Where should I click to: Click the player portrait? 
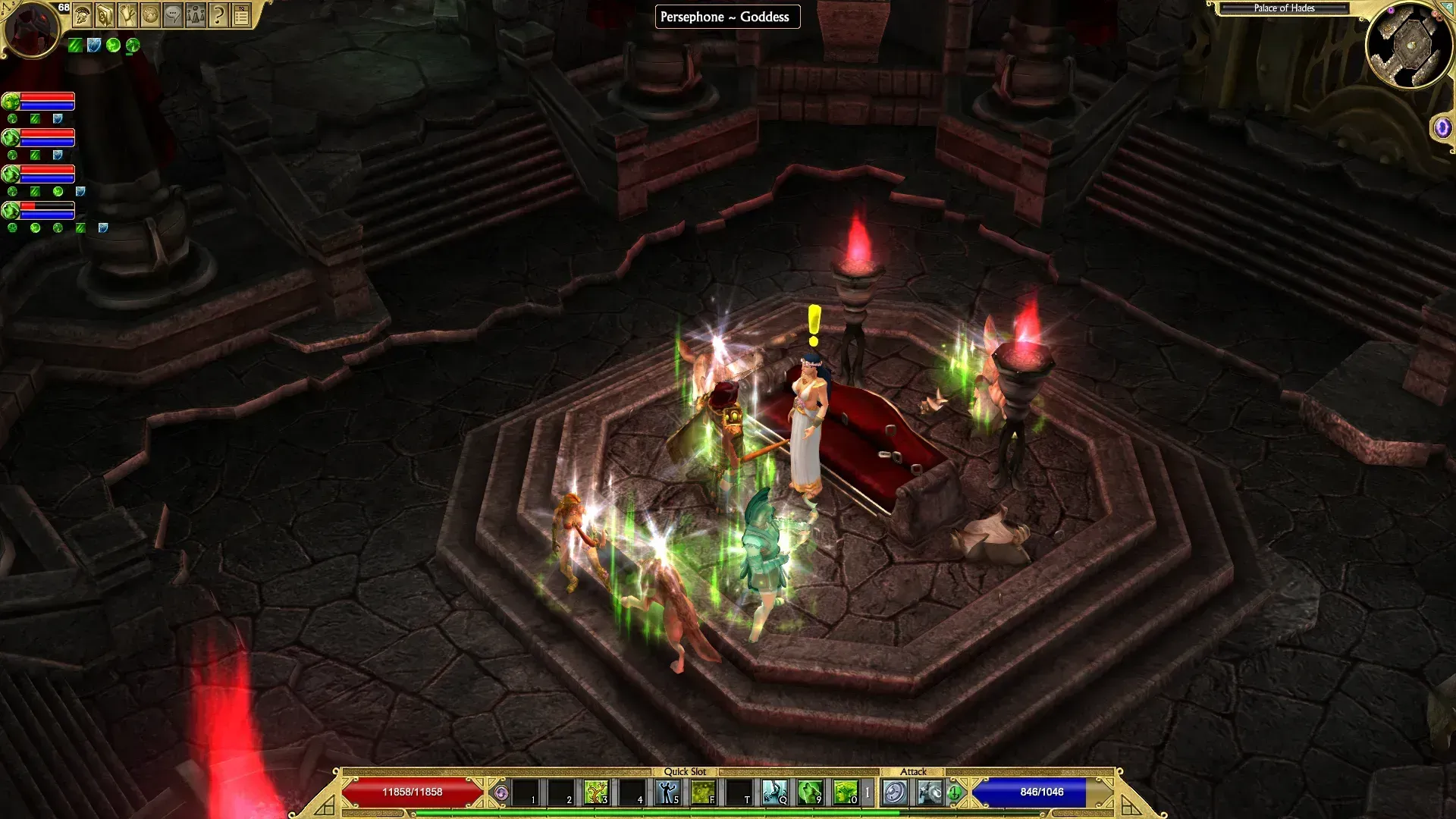coord(31,29)
